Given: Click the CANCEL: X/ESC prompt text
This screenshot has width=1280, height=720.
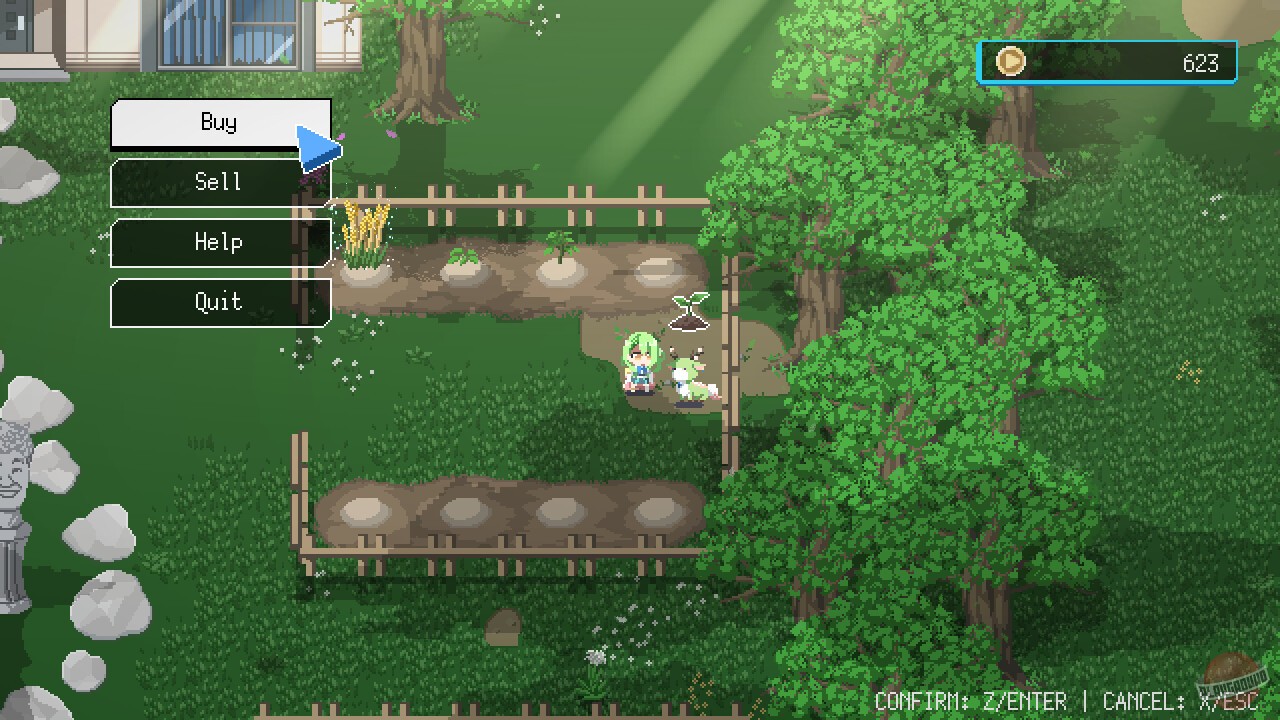Looking at the screenshot, I should (1180, 700).
